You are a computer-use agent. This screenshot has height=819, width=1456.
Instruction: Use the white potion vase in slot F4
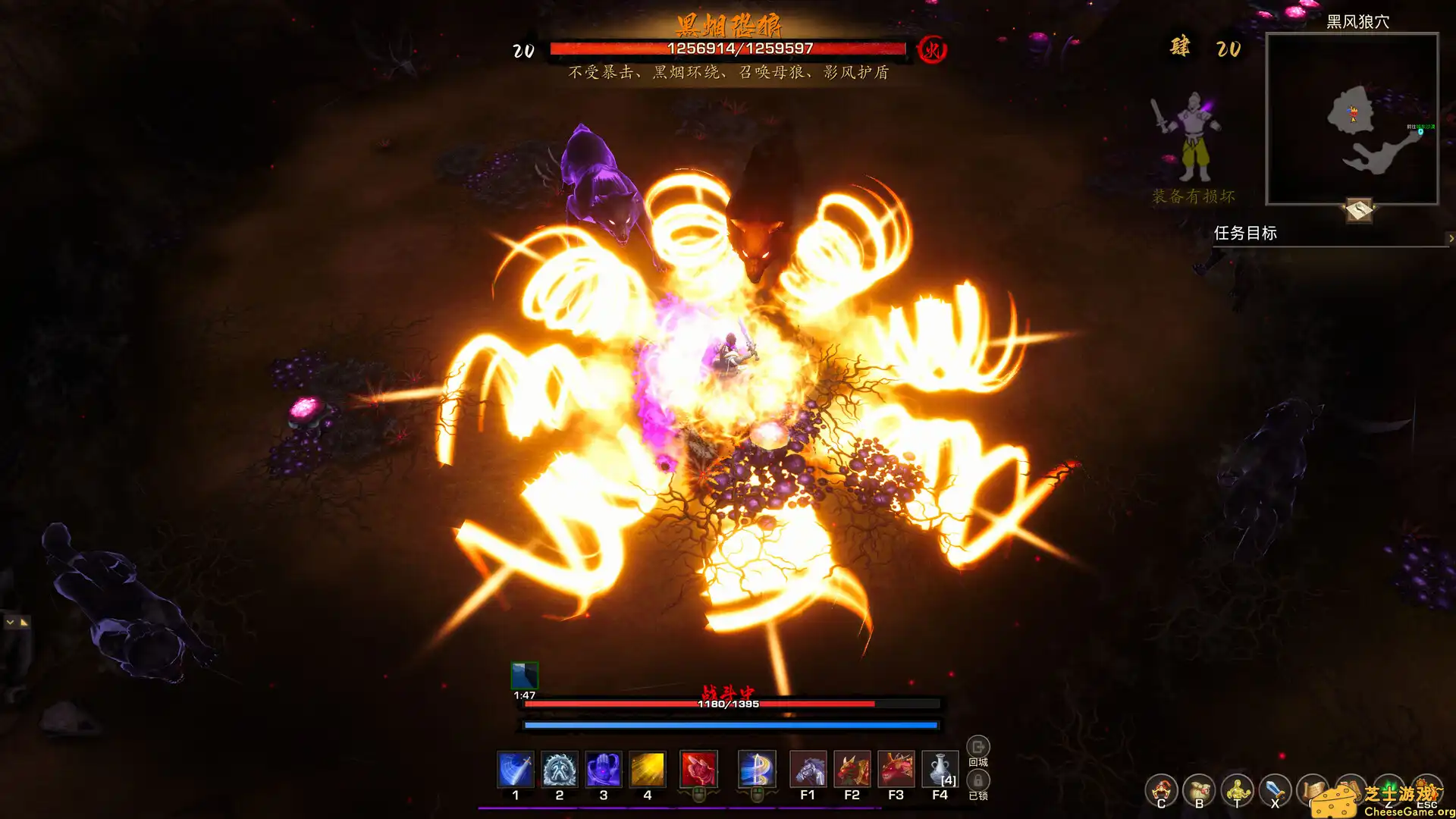(x=940, y=770)
